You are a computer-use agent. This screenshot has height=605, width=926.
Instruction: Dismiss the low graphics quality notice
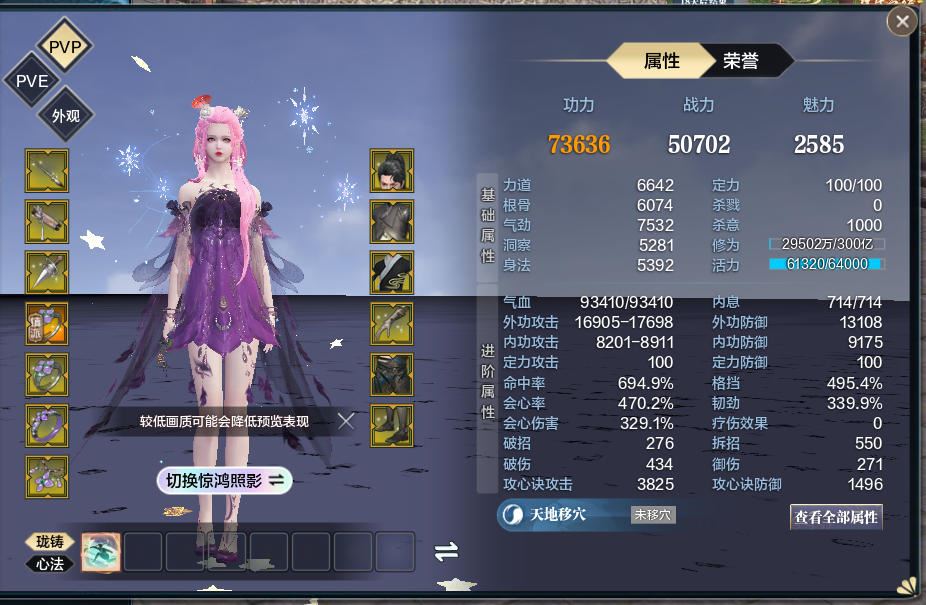tap(346, 421)
